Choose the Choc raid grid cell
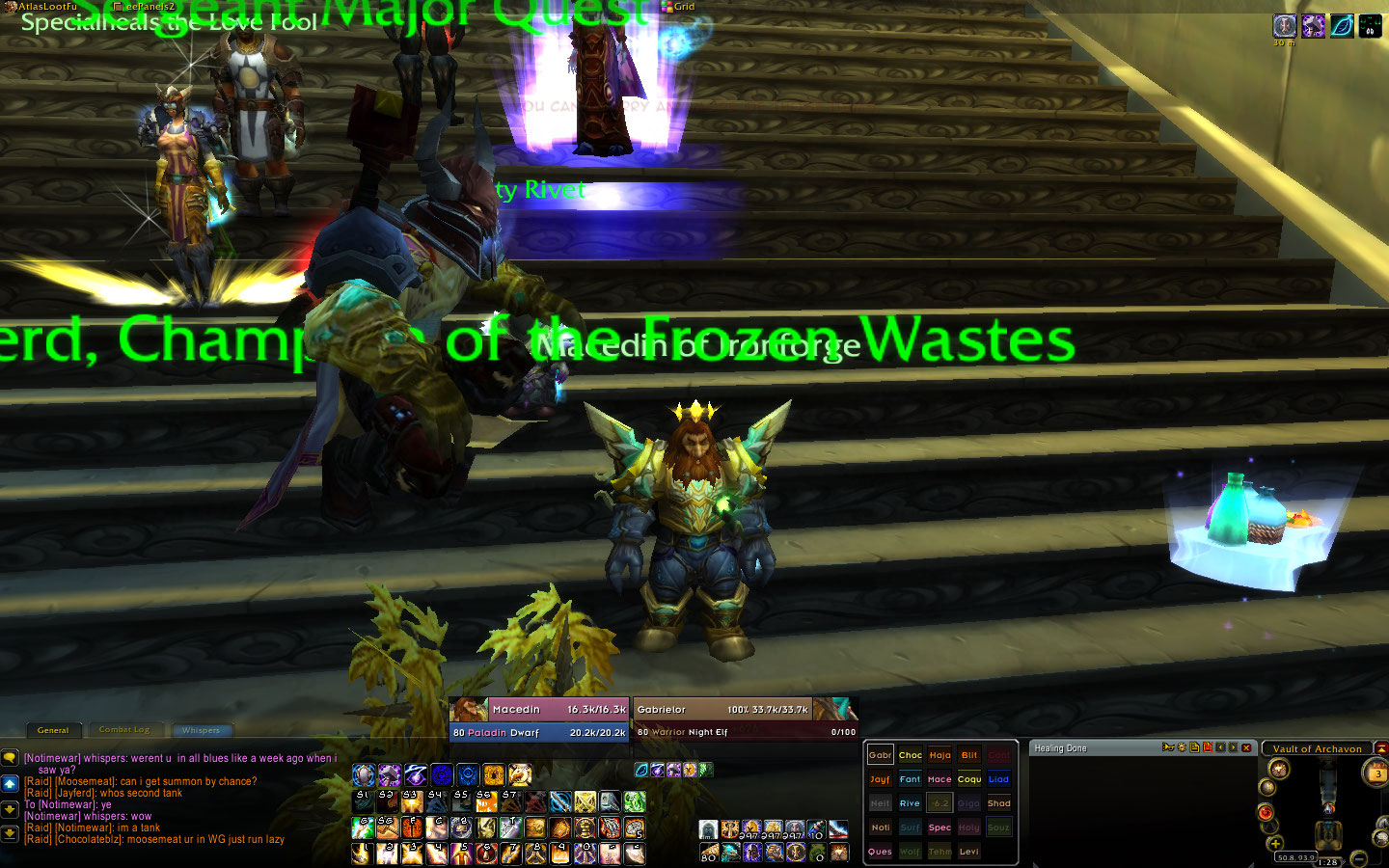Viewport: 1389px width, 868px height. (x=910, y=755)
